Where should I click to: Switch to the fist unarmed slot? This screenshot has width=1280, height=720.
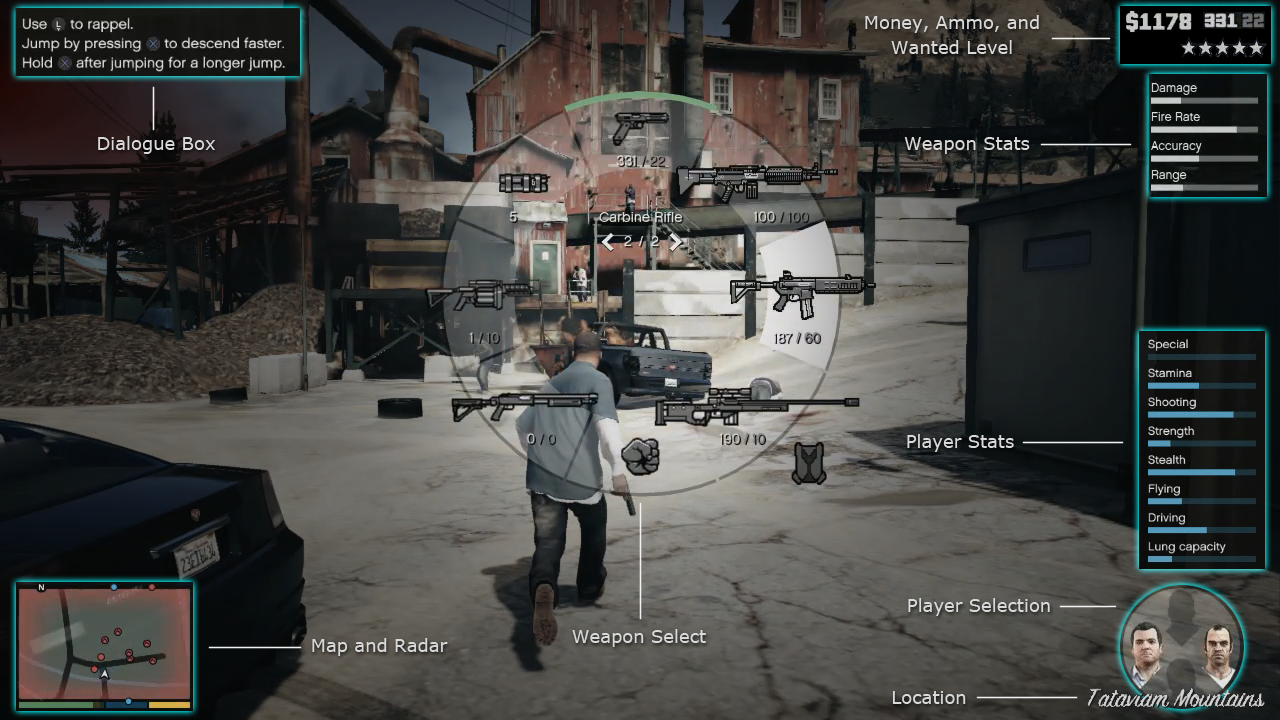pos(640,456)
